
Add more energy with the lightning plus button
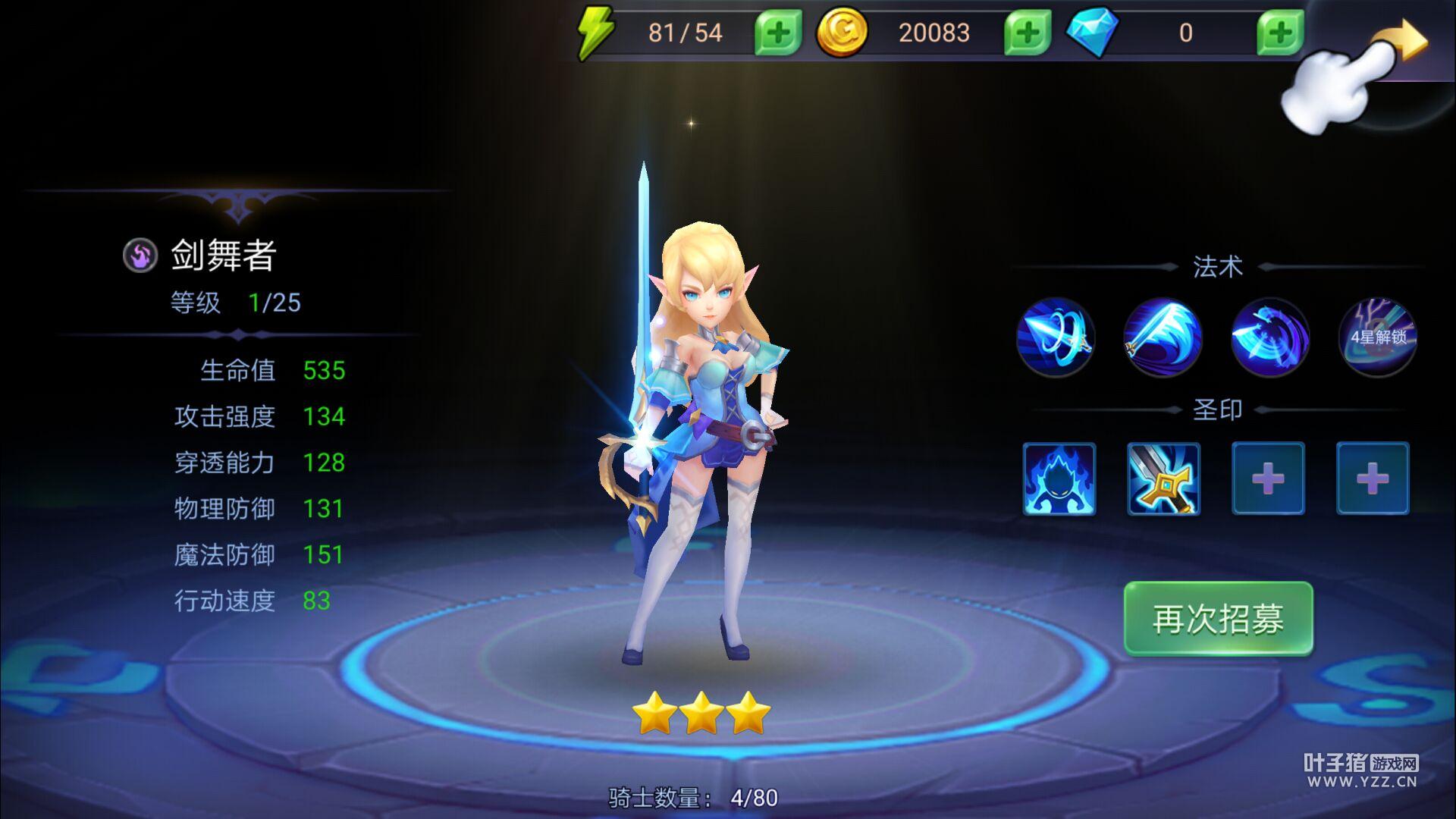(x=777, y=33)
